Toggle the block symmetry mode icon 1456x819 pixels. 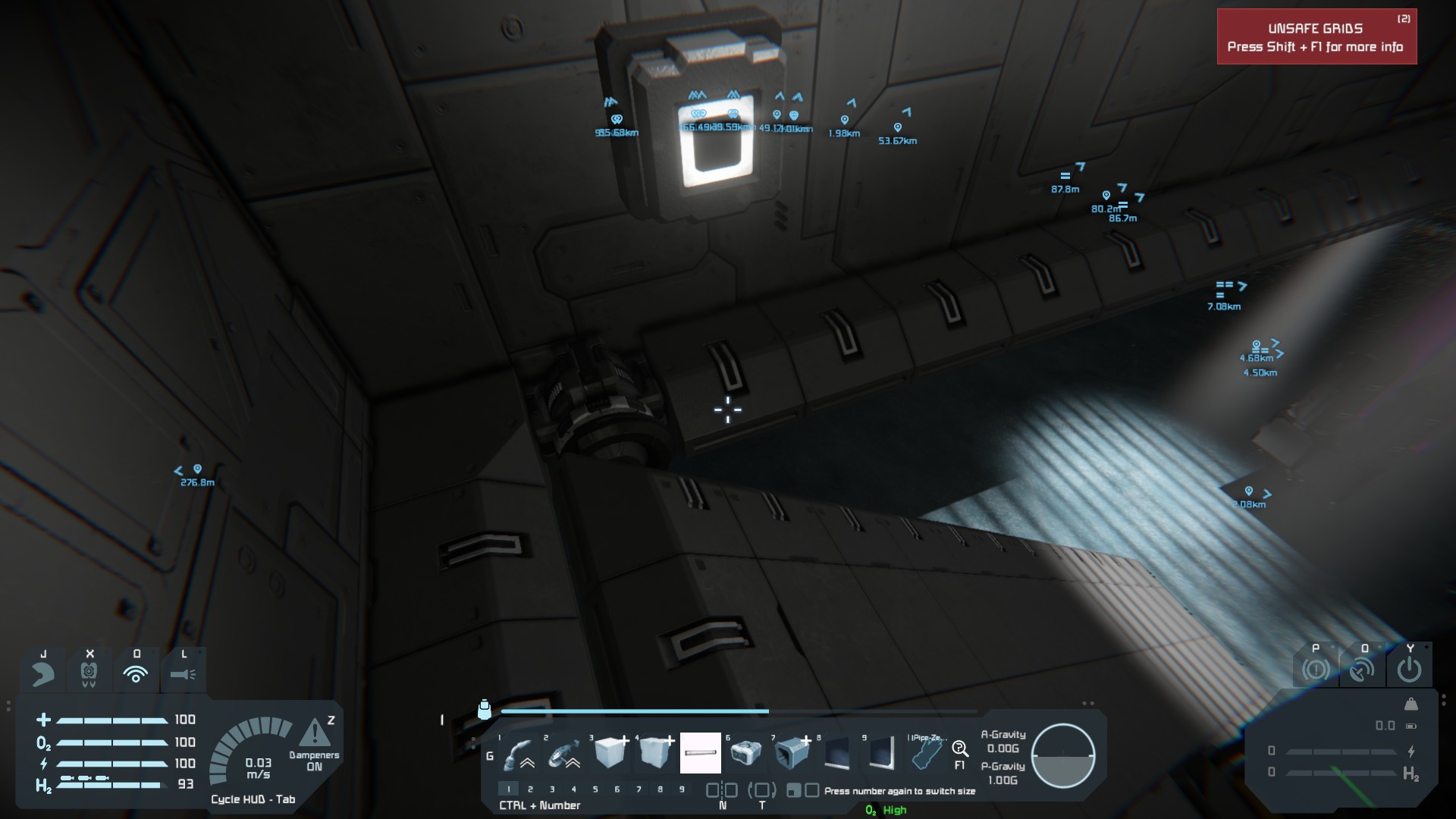(x=722, y=790)
